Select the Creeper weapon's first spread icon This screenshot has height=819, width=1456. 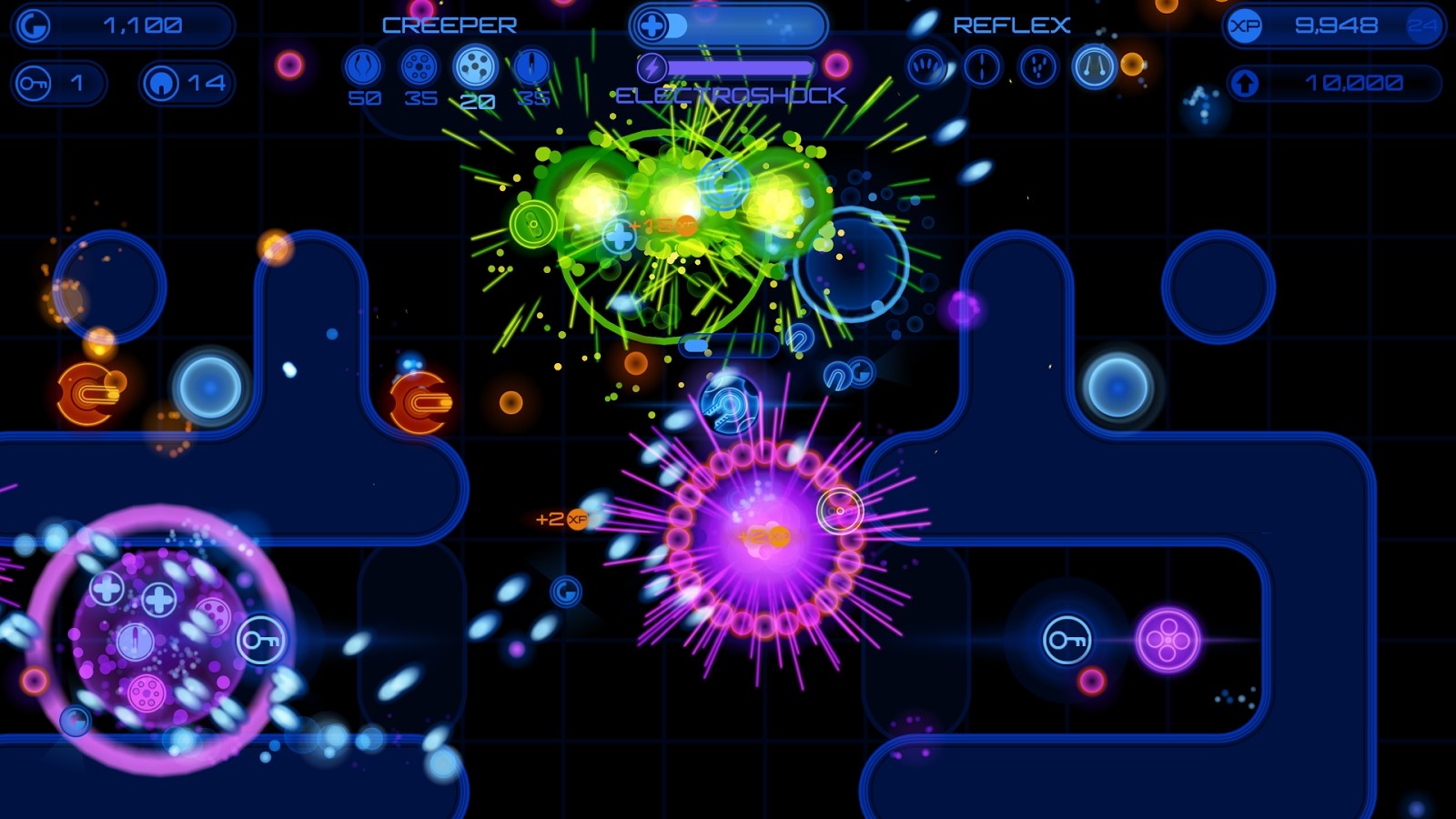(363, 66)
